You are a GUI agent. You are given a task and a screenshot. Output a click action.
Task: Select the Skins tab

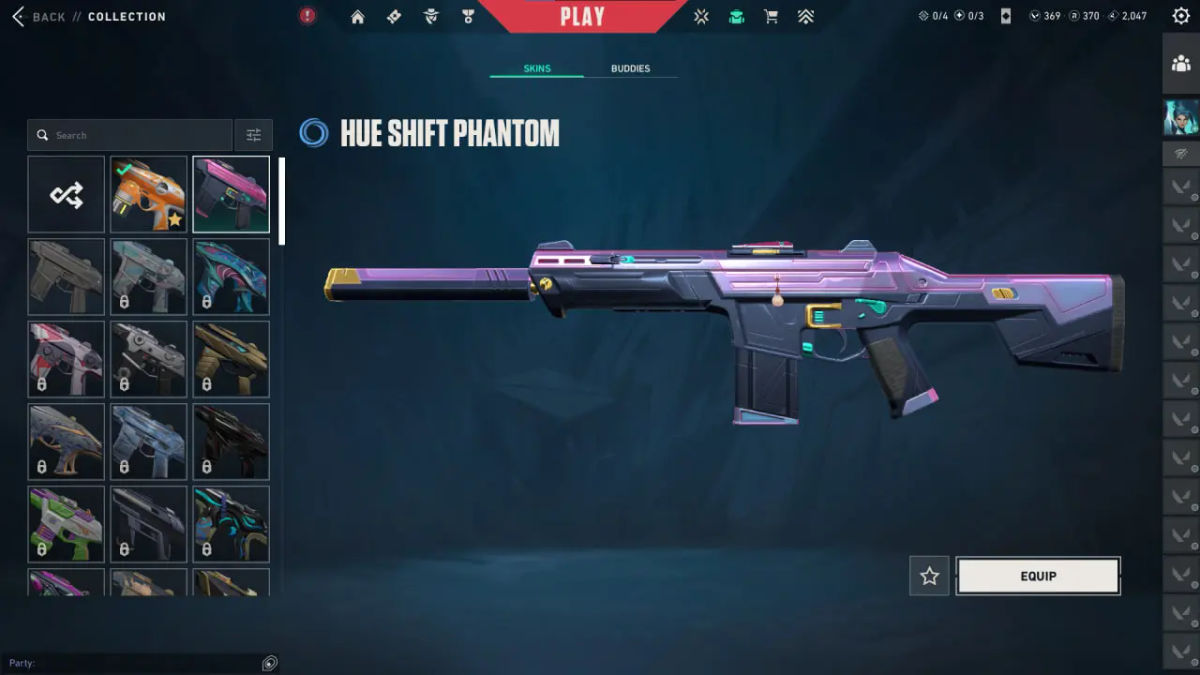click(537, 69)
